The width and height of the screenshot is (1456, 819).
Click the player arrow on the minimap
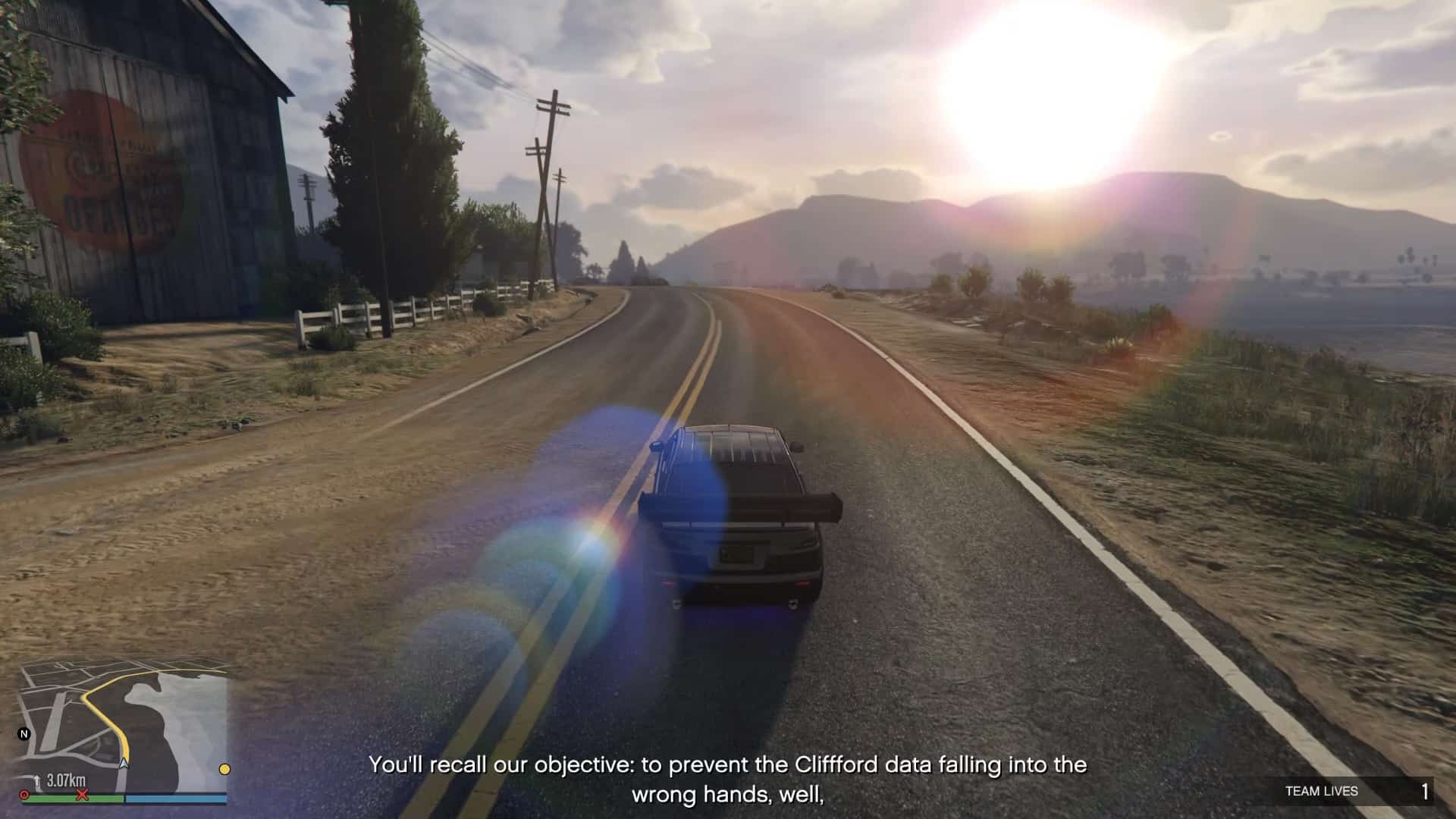pos(124,763)
